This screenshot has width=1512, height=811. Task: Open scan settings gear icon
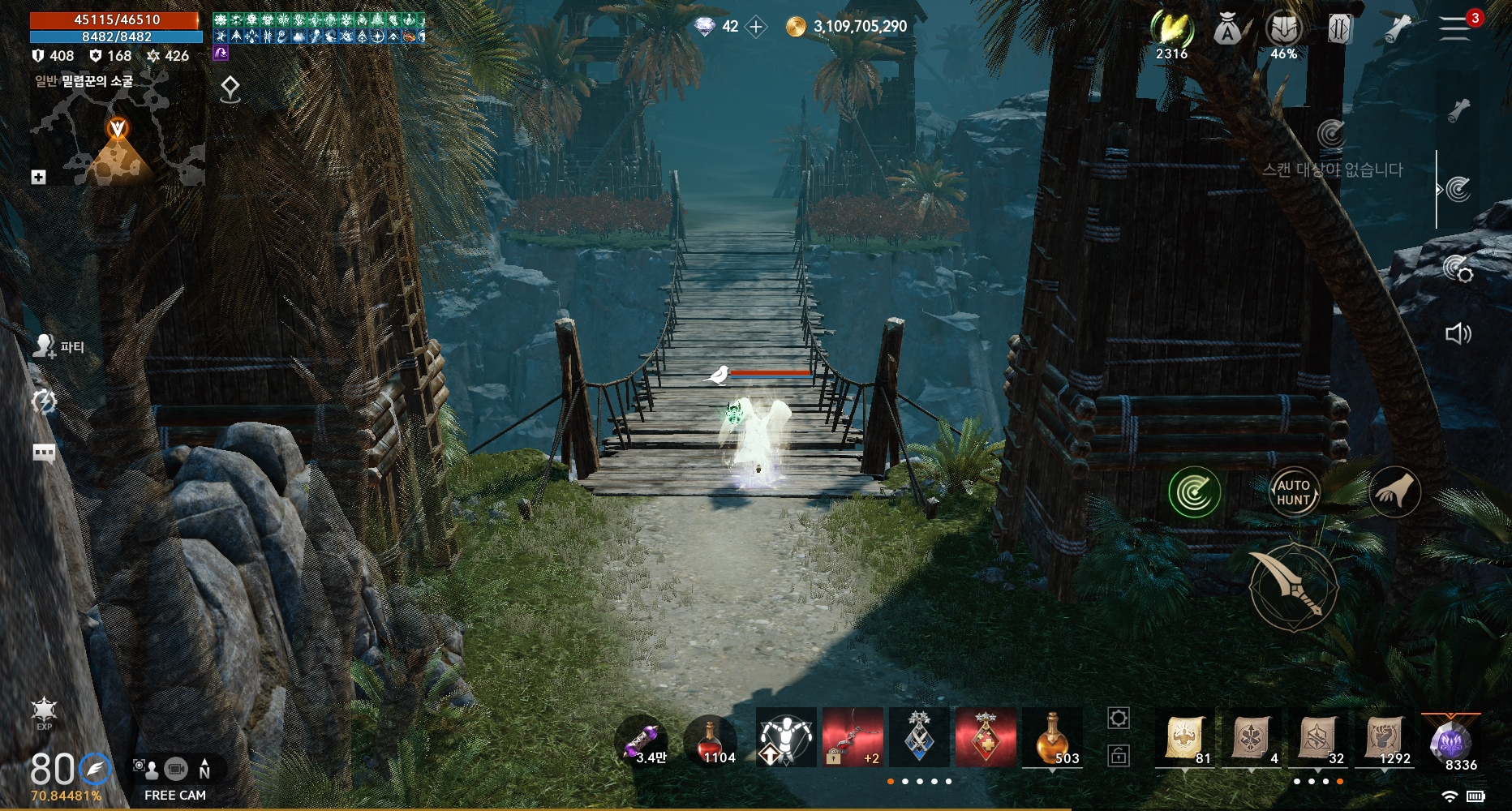[1458, 268]
